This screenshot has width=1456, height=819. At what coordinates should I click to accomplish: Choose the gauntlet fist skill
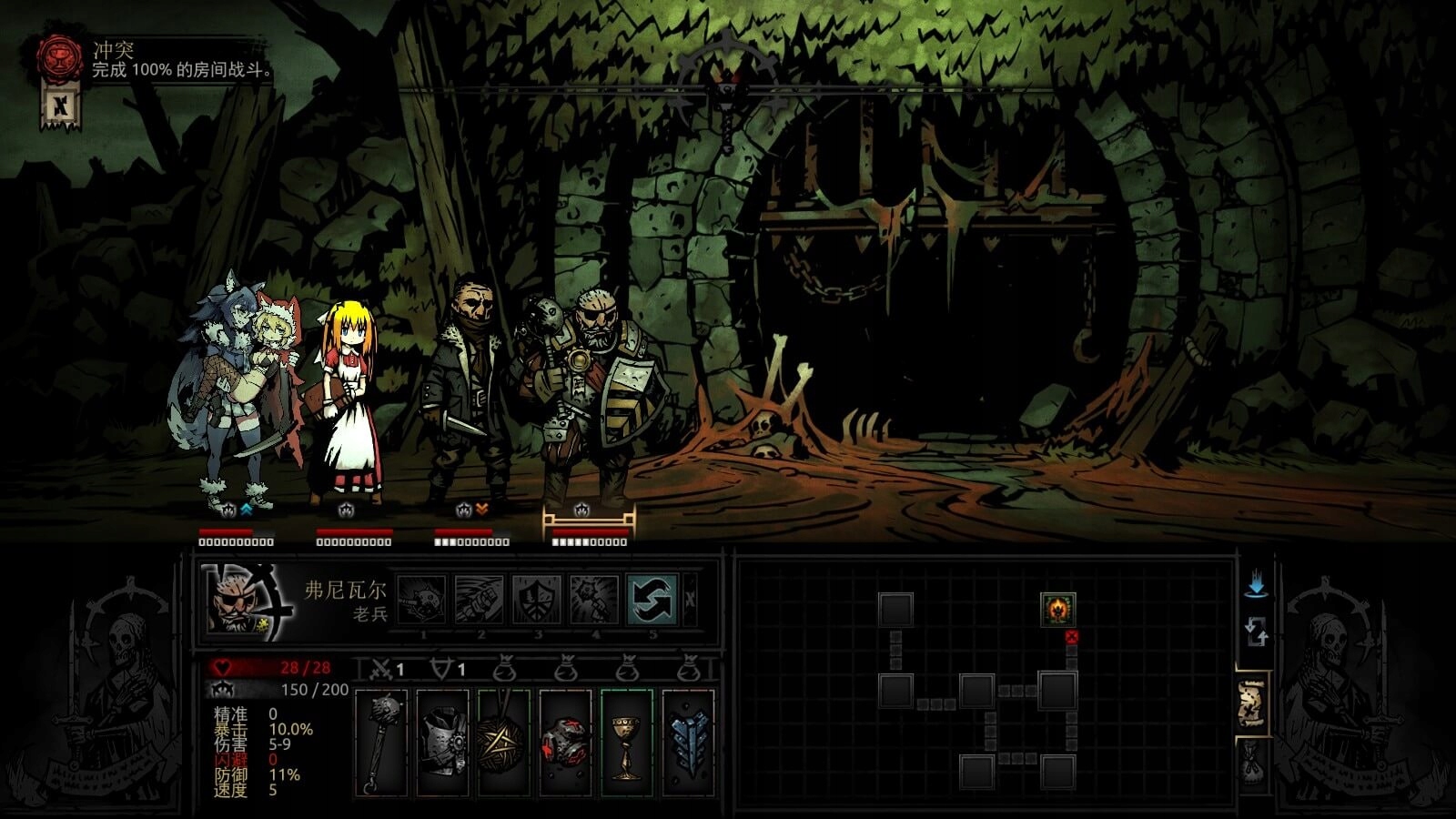[479, 600]
